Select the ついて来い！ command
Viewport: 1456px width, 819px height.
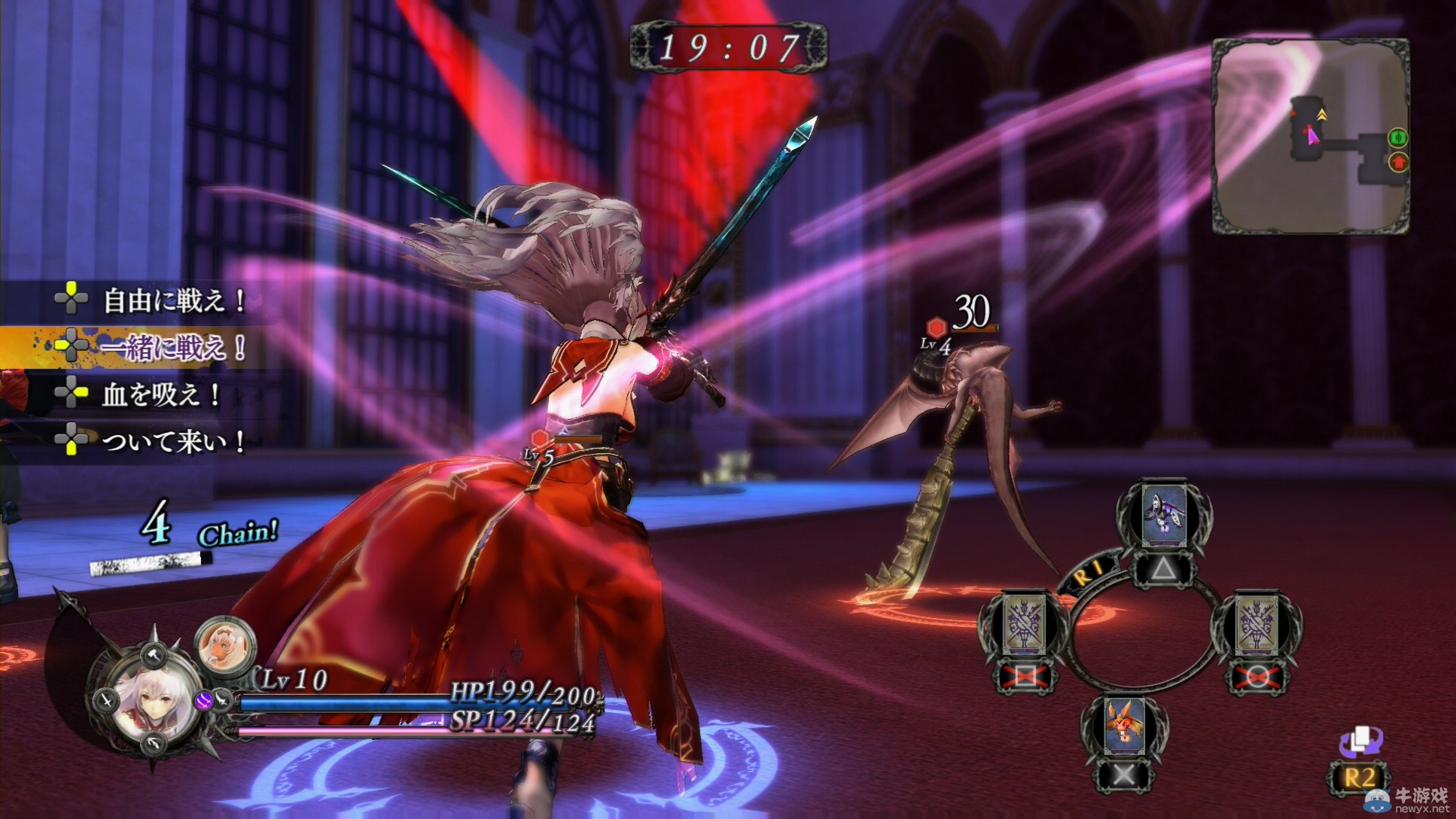pos(174,441)
